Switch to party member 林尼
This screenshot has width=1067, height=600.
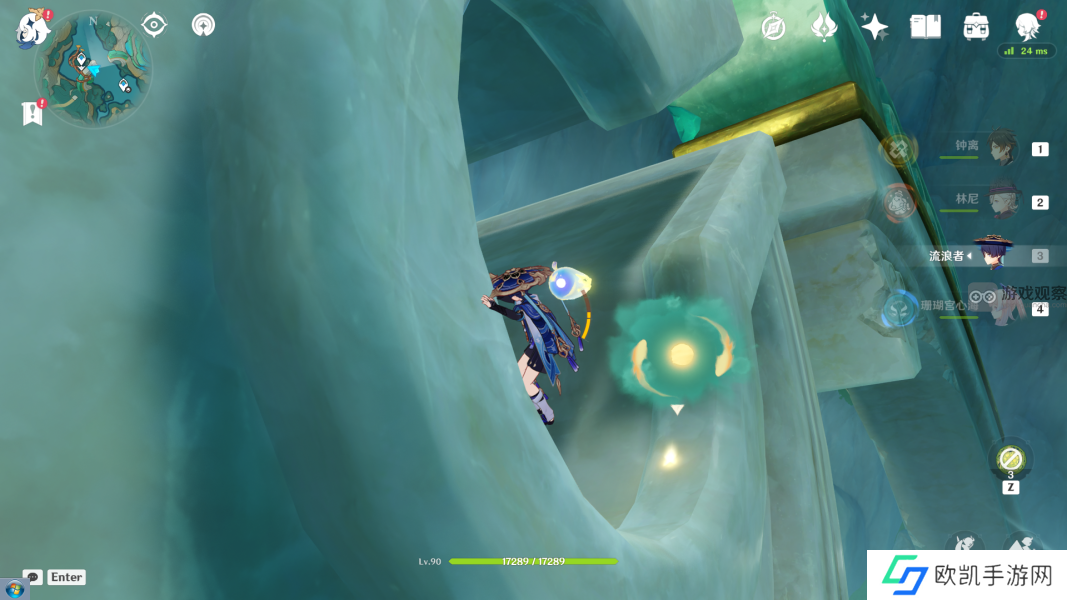[x=1002, y=201]
